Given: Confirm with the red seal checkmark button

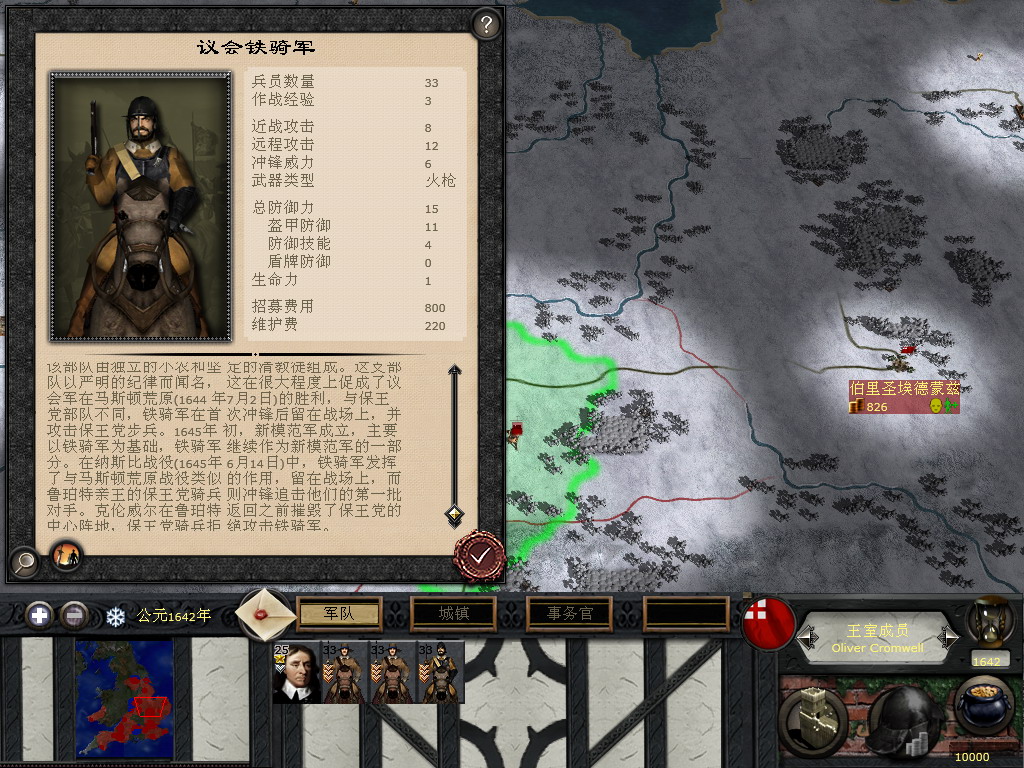Looking at the screenshot, I should 479,555.
